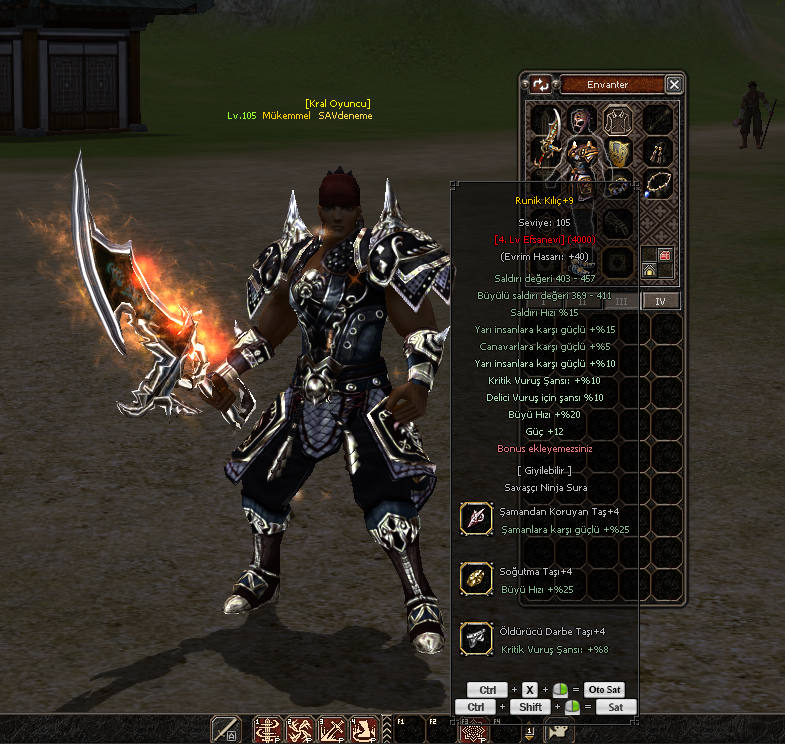Click the hotbar page arrow toggle

[529, 732]
